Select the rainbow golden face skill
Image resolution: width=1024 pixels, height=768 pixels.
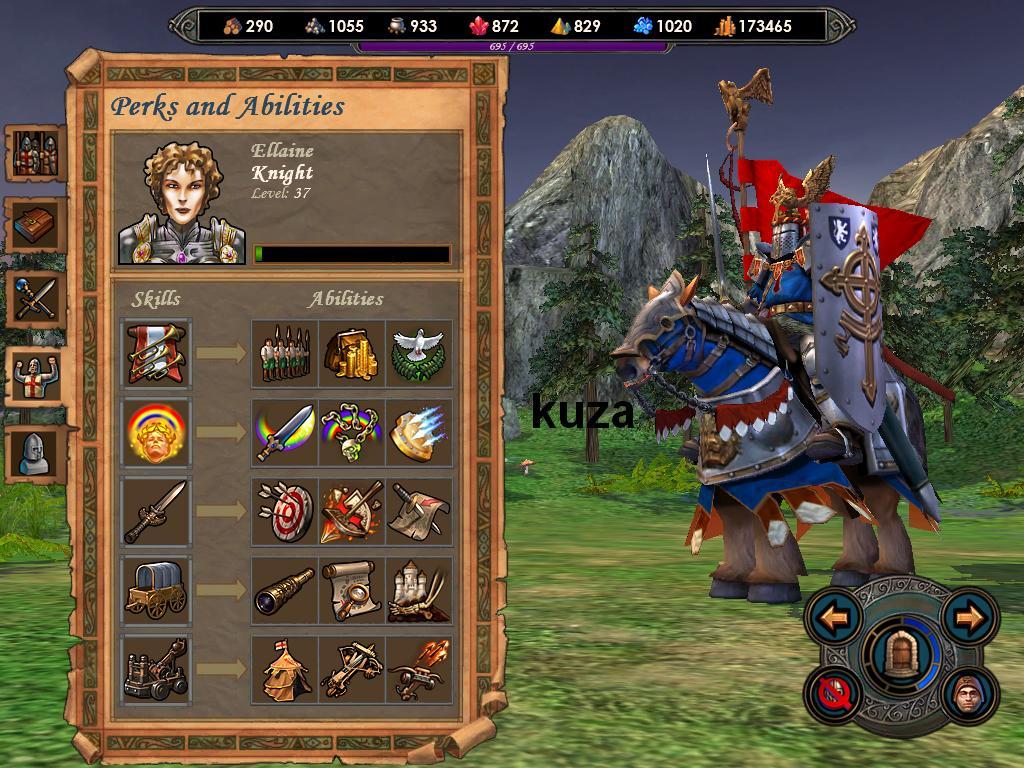156,432
